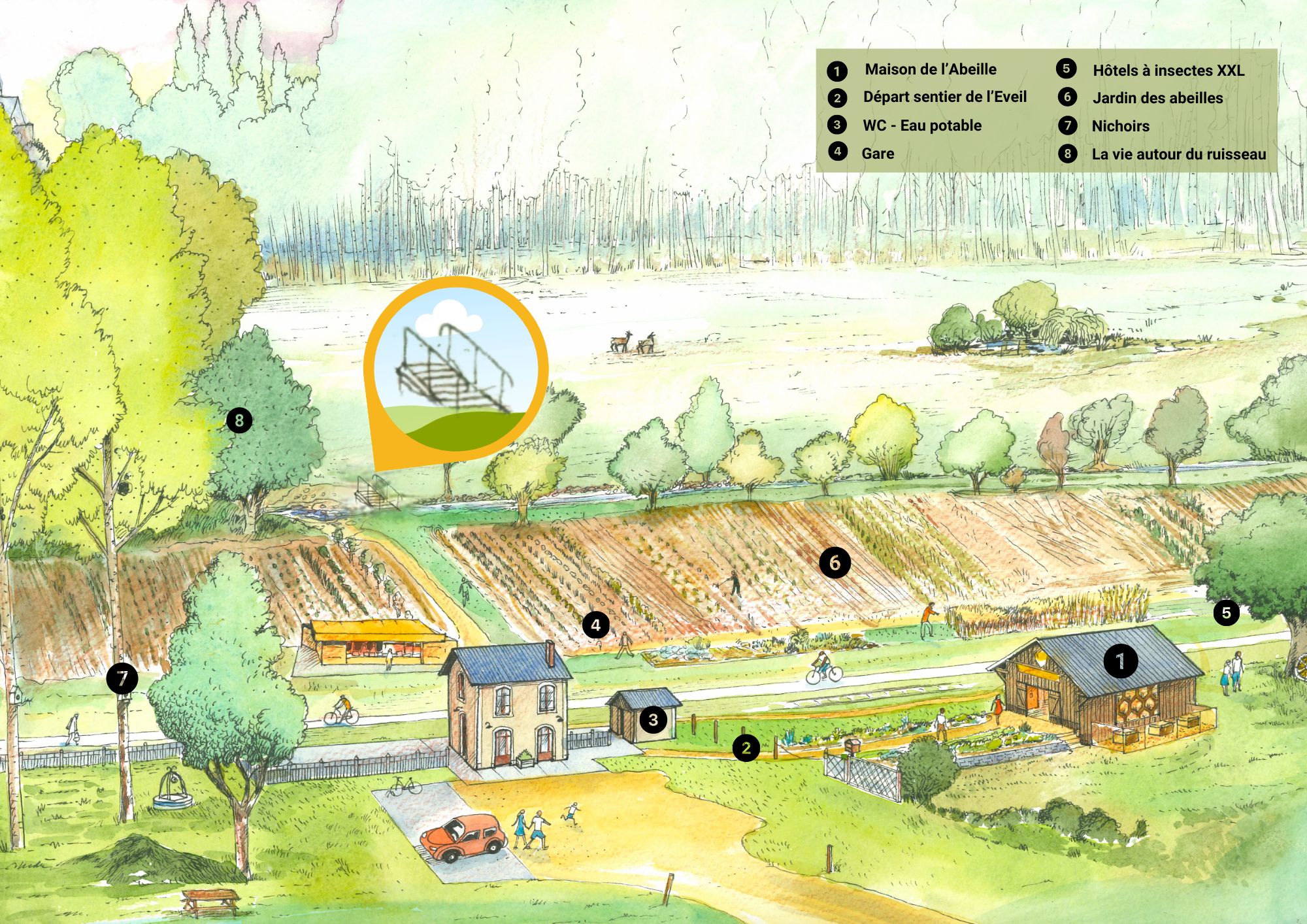Select the 'Maison de l'Abeille' legend entry
Image resolution: width=1307 pixels, height=924 pixels.
(x=930, y=70)
